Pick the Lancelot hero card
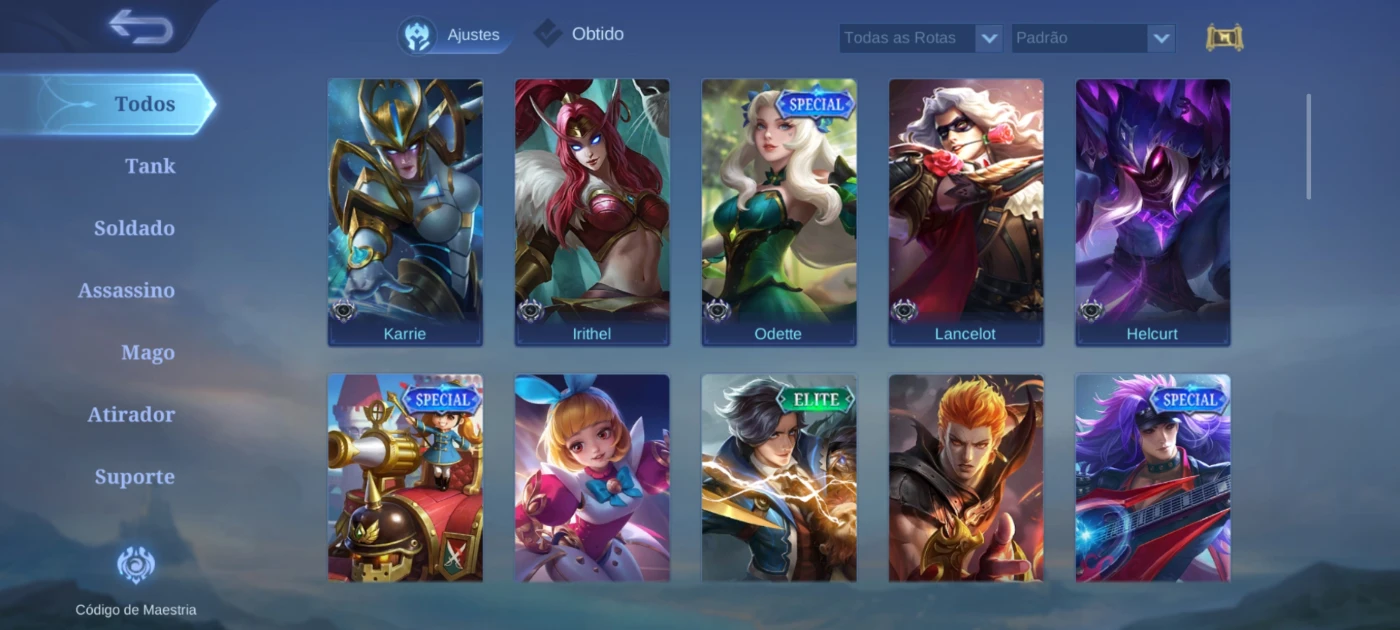Screen dimensions: 1400x630 pos(966,212)
